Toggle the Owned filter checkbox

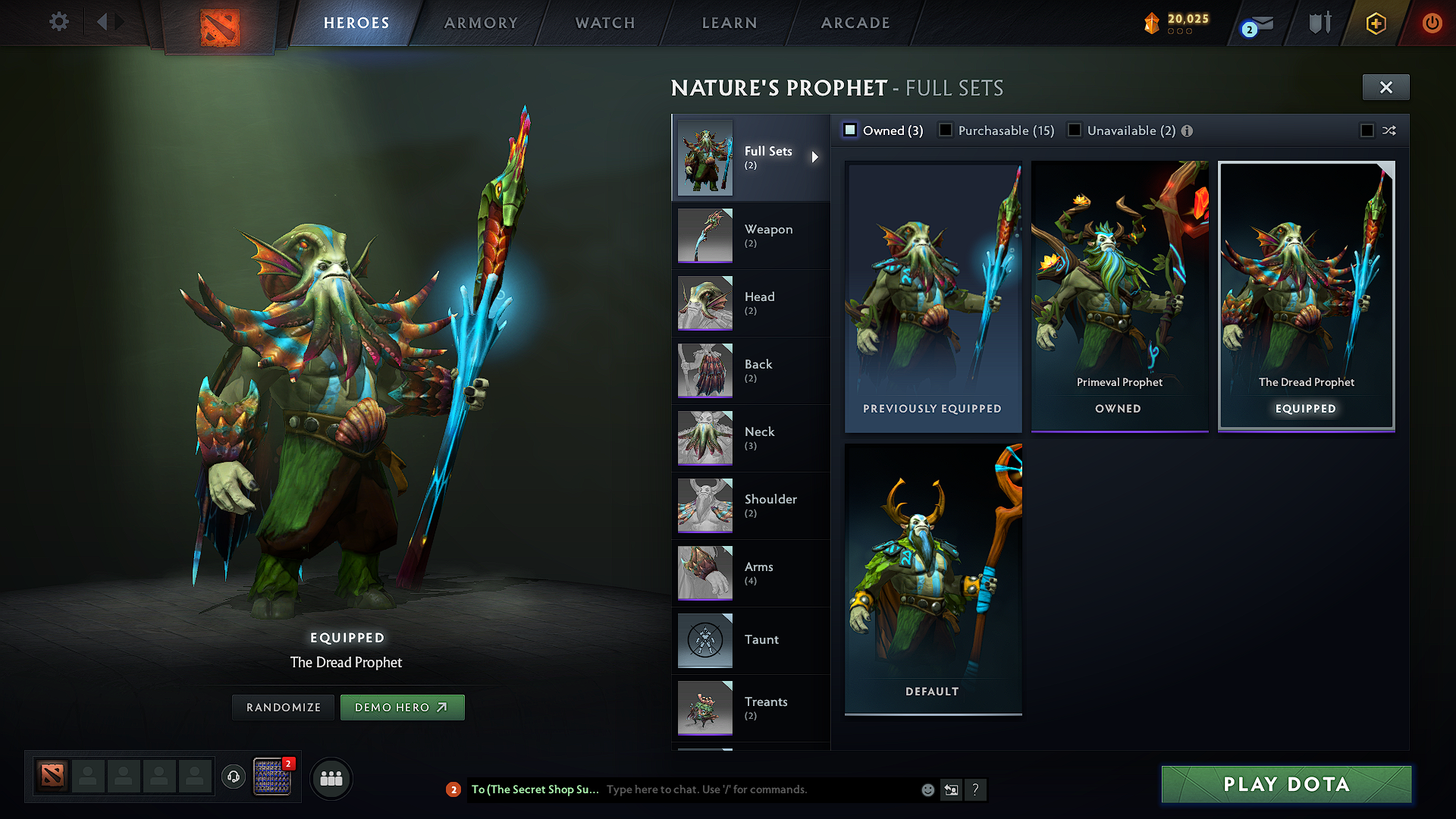point(851,130)
